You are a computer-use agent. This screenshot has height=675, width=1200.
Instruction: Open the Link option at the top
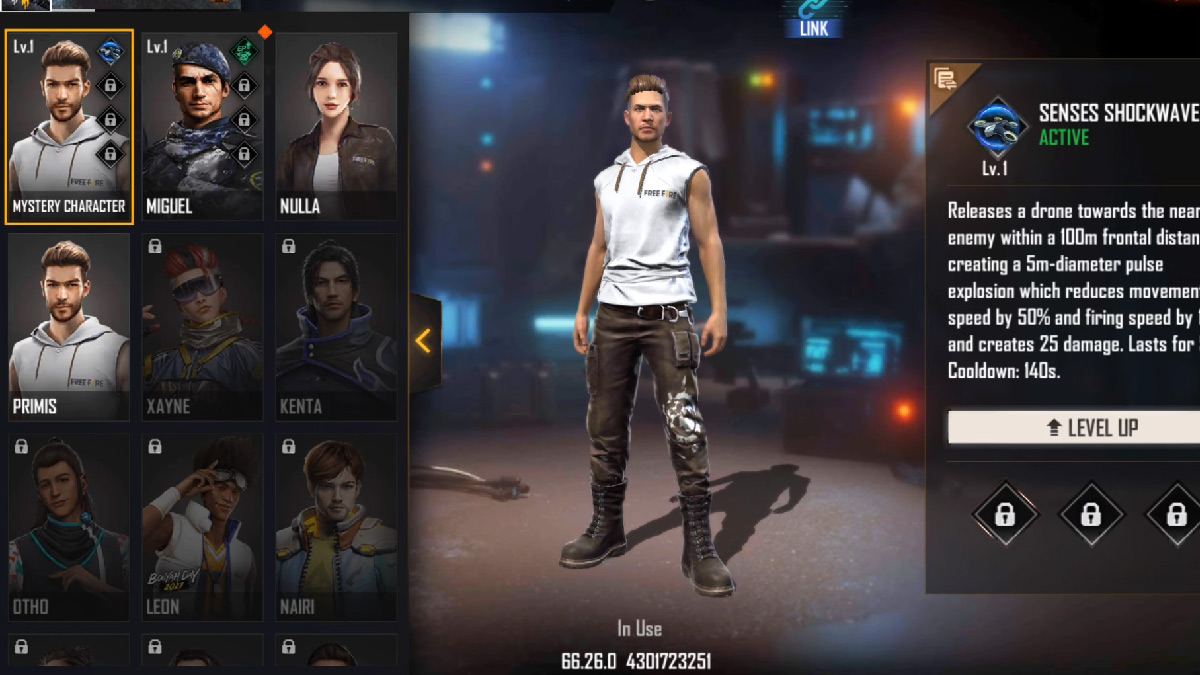point(814,18)
